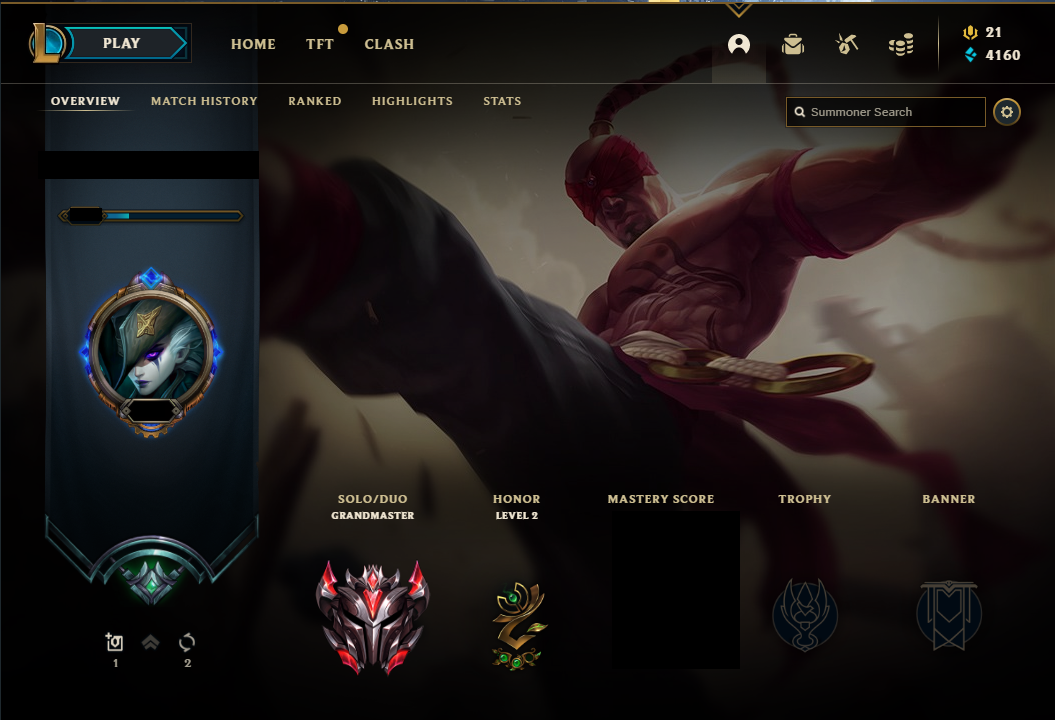The height and width of the screenshot is (720, 1055).
Task: Go to the HOME screen
Action: pyautogui.click(x=253, y=44)
